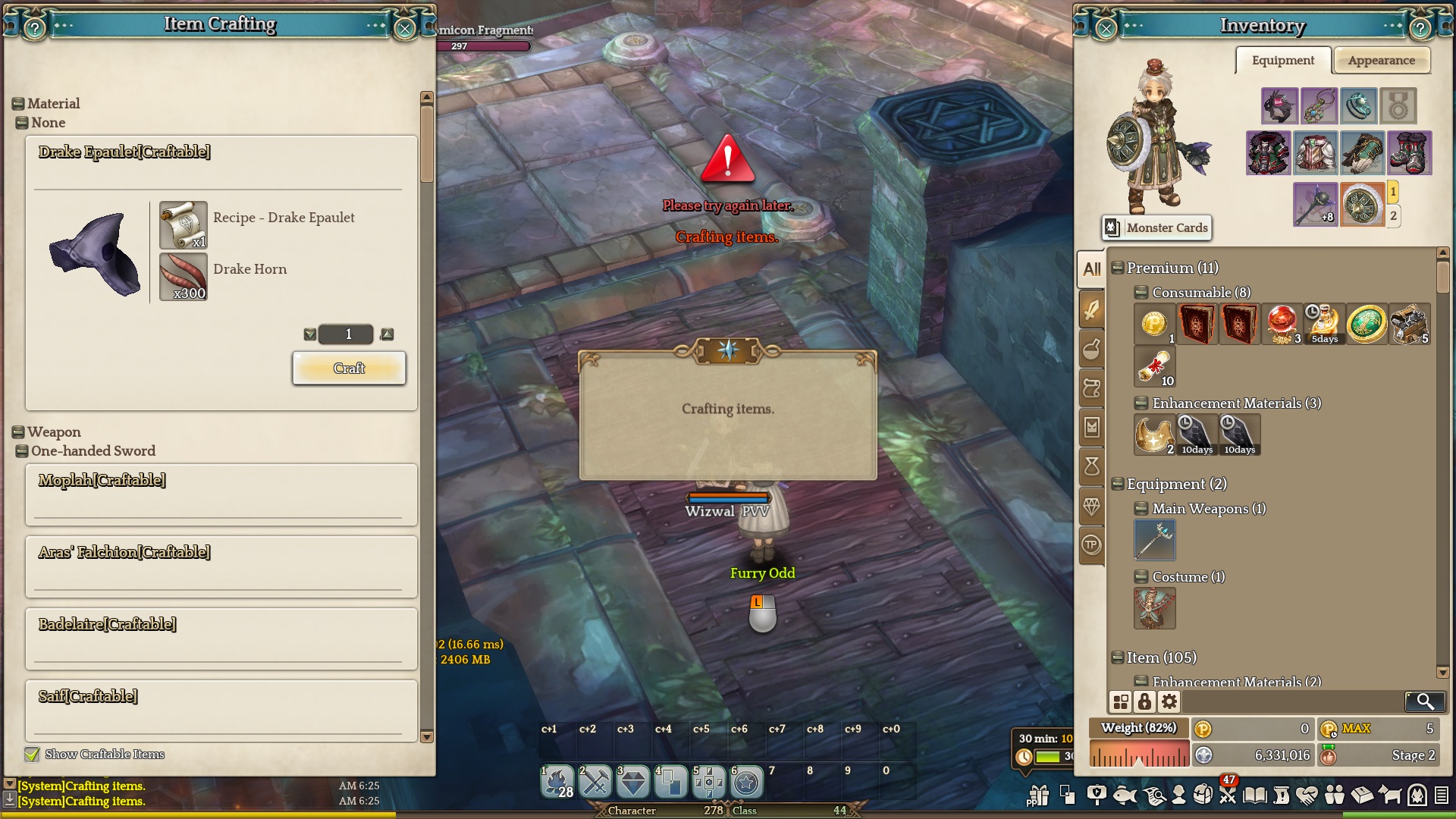
Task: Decrease the craft quantity by one
Action: tap(309, 334)
